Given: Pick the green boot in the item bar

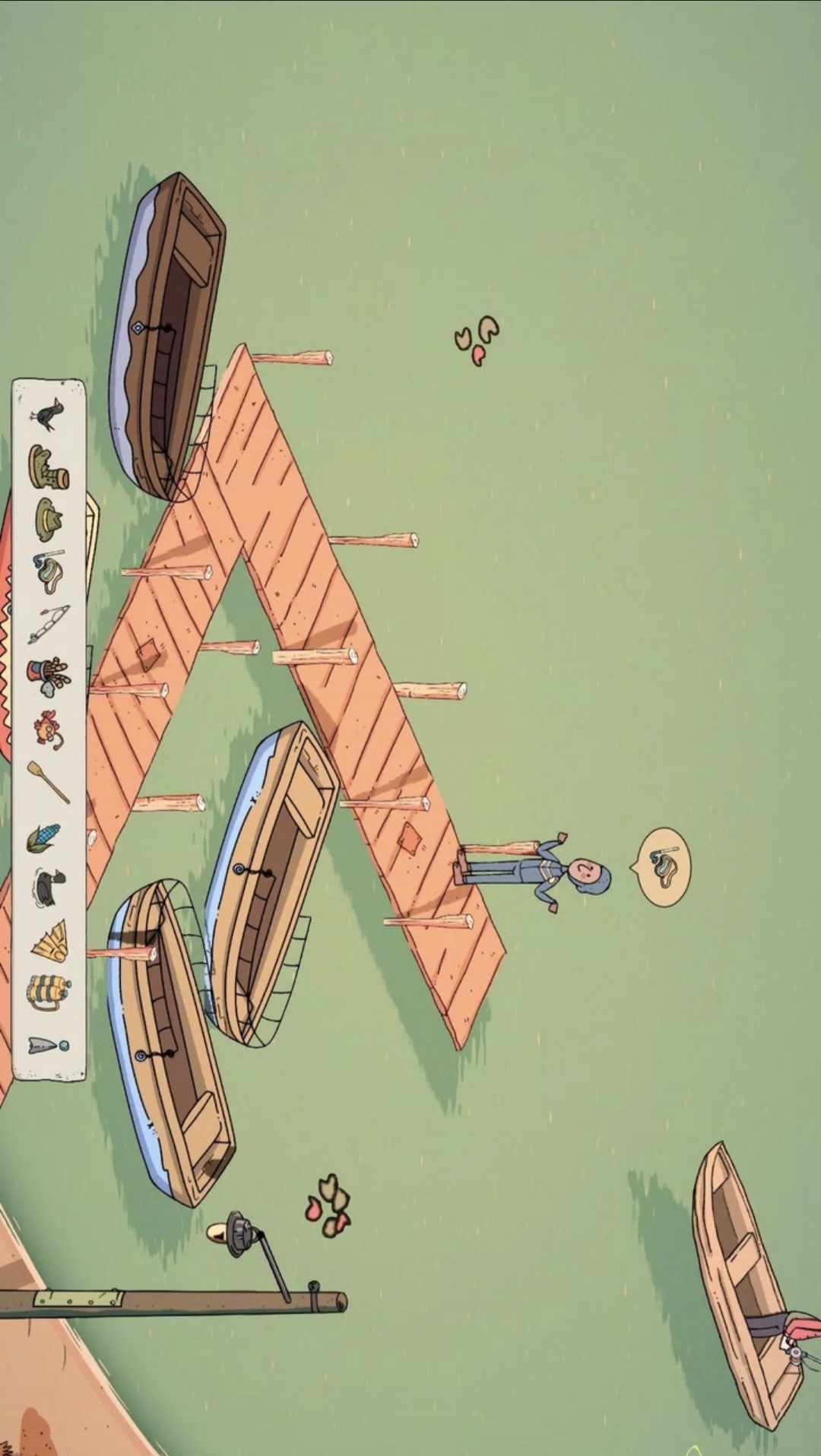Looking at the screenshot, I should pos(49,467).
